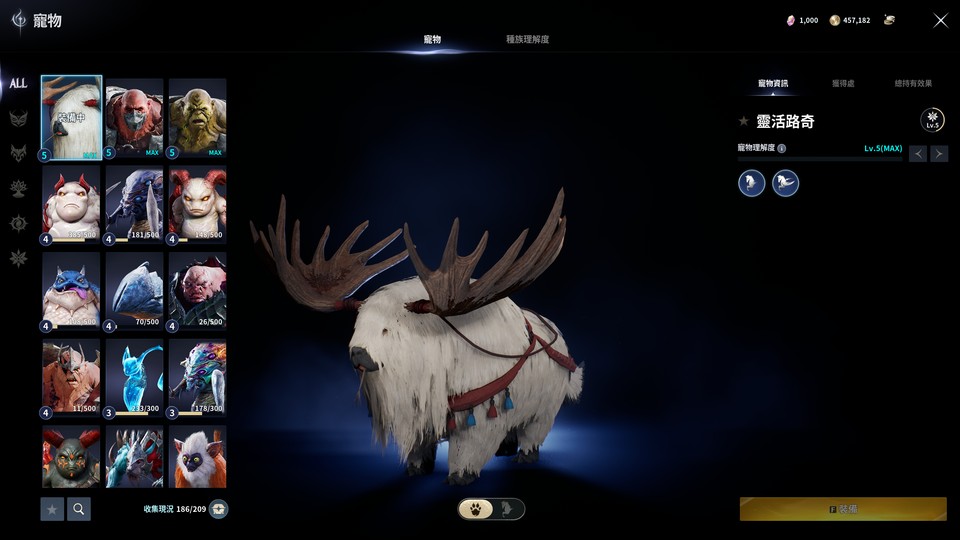Pick the blue crystal water pet
Image resolution: width=960 pixels, height=540 pixels.
click(x=134, y=377)
